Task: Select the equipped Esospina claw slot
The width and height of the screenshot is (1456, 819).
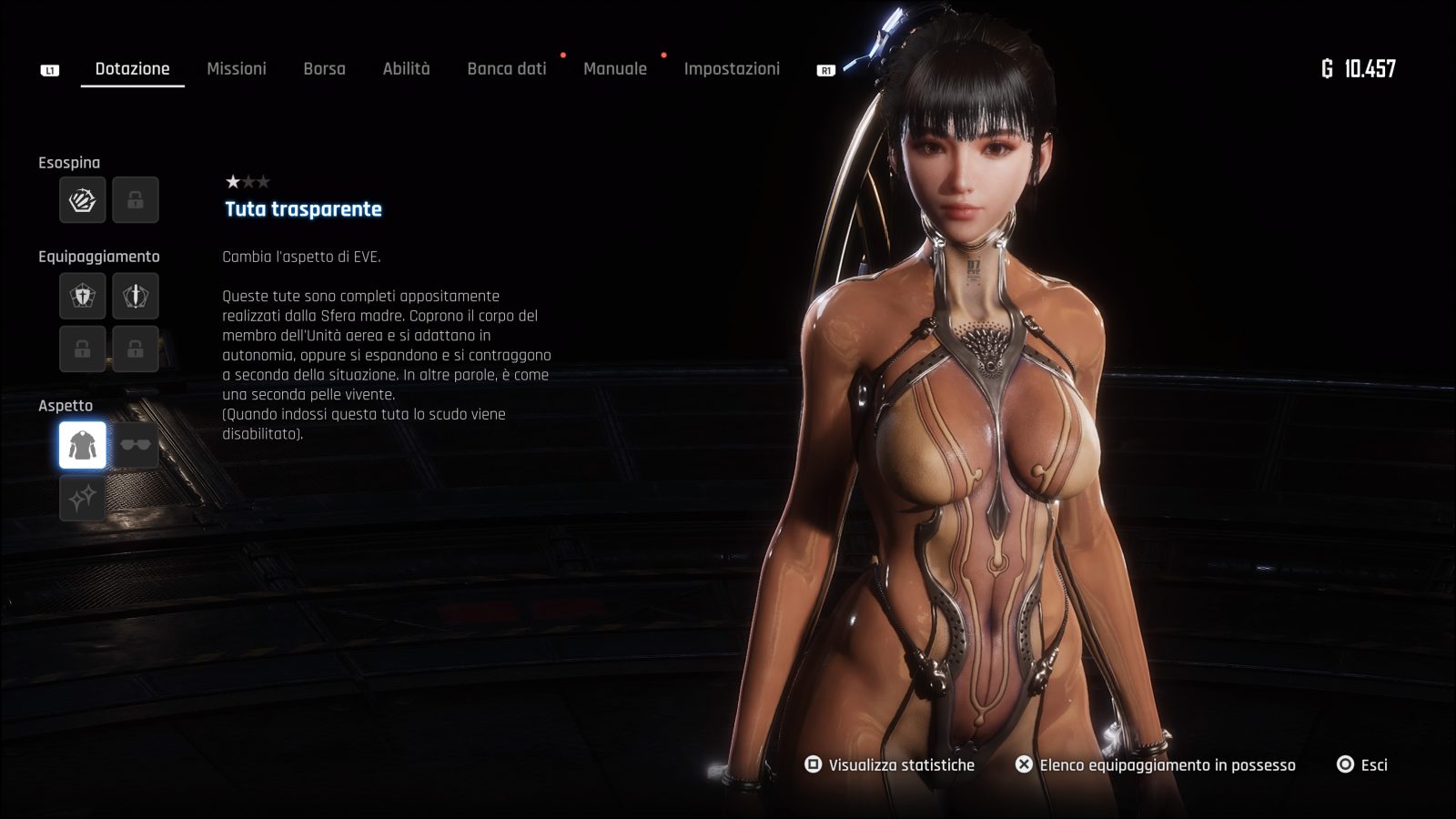Action: coord(83,200)
